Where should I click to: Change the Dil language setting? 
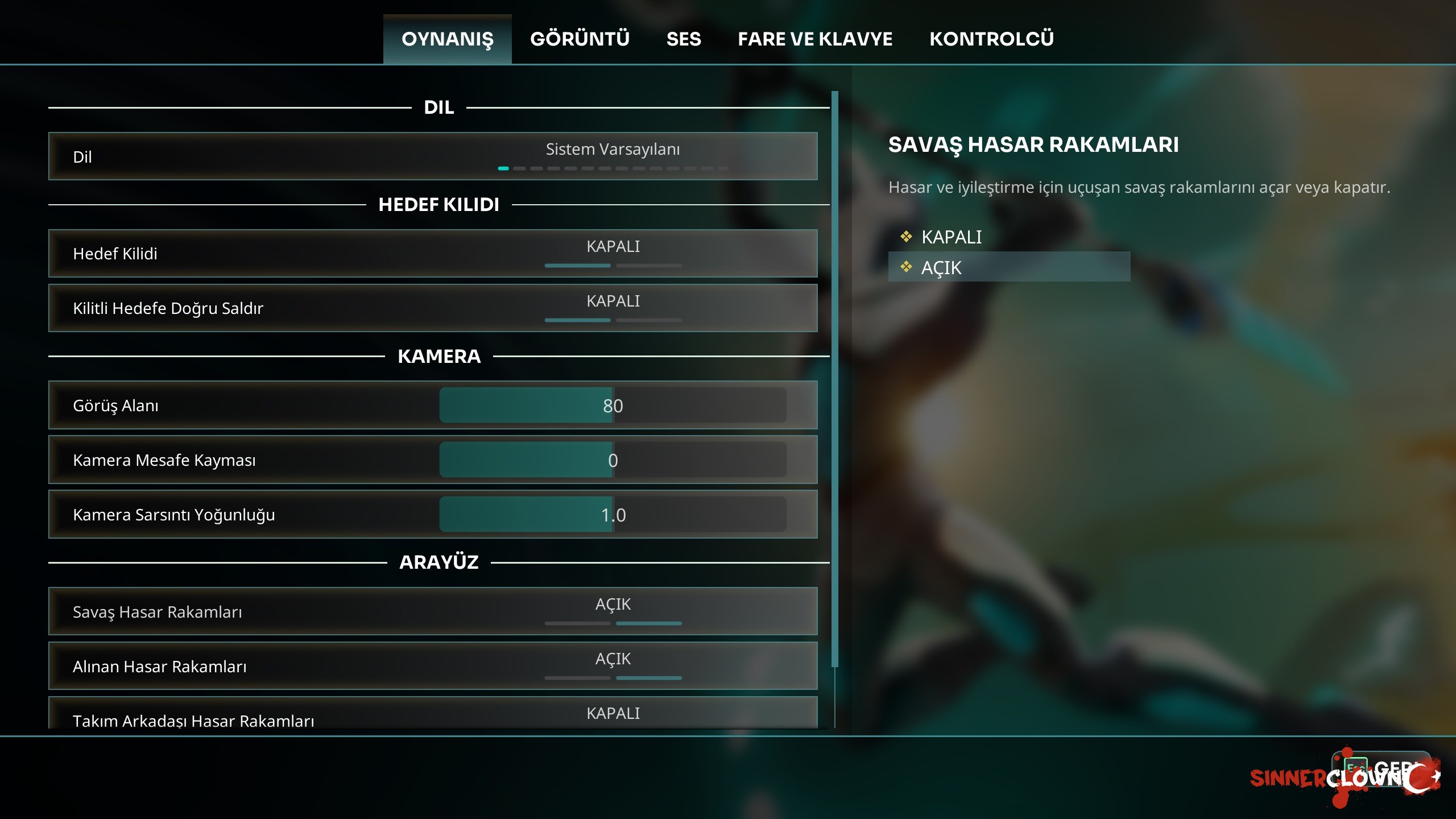coord(613,156)
